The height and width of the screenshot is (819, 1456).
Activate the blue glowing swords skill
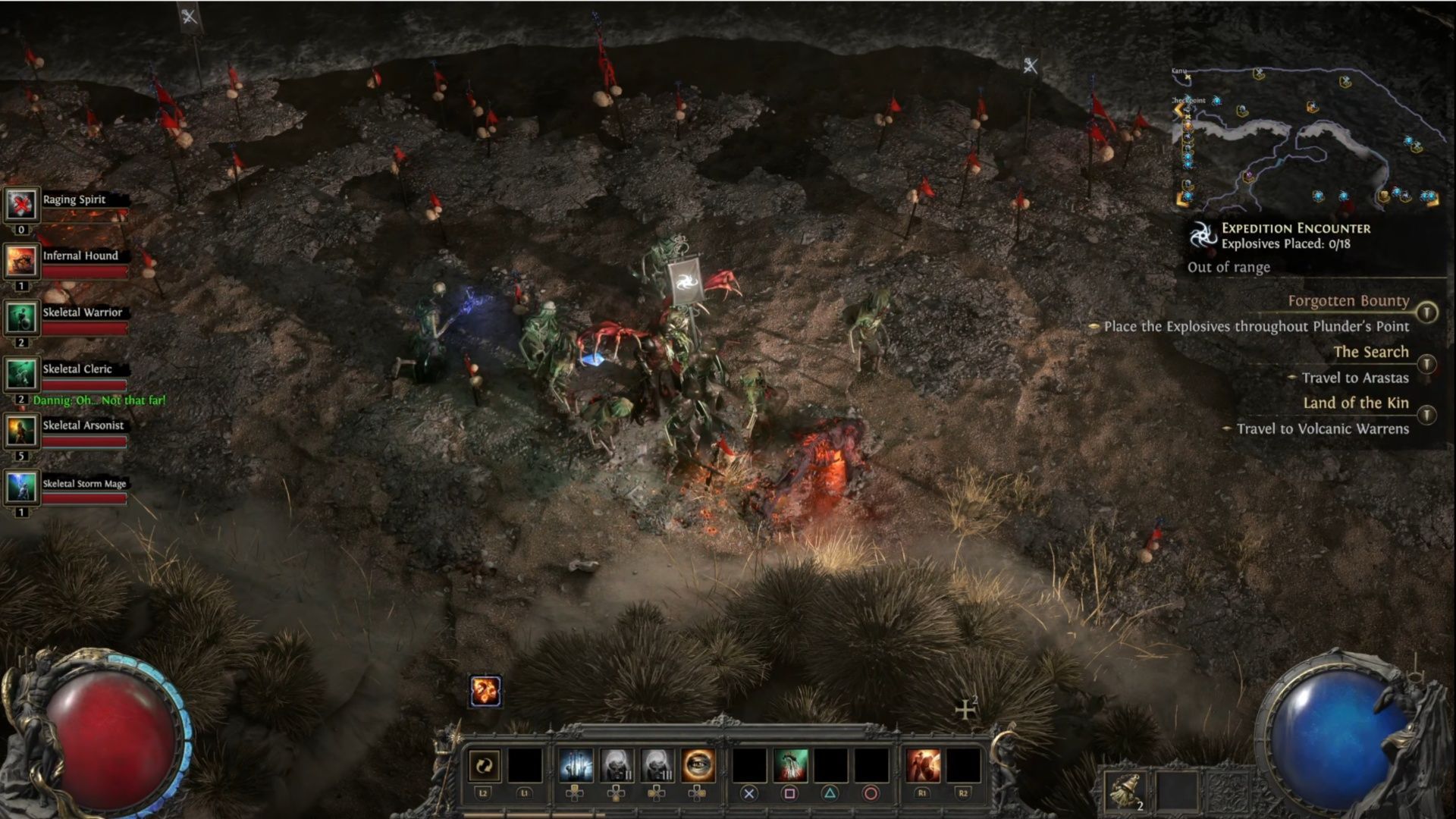pyautogui.click(x=576, y=766)
